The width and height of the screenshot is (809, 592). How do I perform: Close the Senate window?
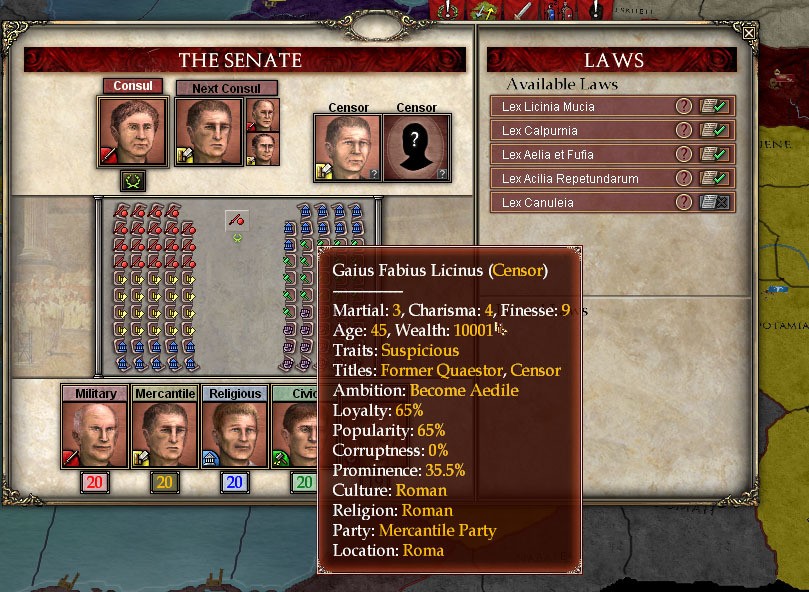[749, 32]
